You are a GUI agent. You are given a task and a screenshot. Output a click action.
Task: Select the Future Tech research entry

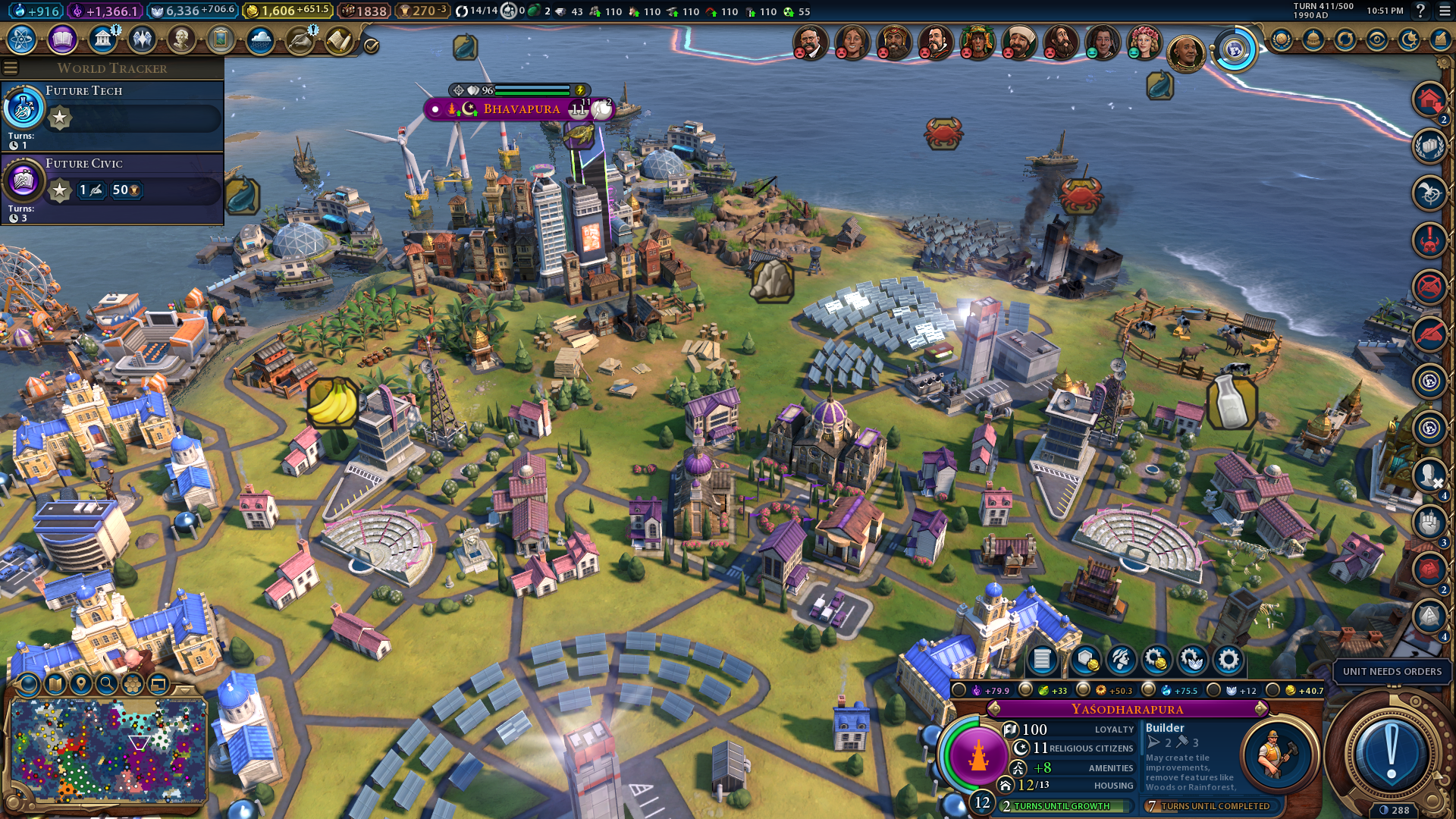tap(112, 114)
